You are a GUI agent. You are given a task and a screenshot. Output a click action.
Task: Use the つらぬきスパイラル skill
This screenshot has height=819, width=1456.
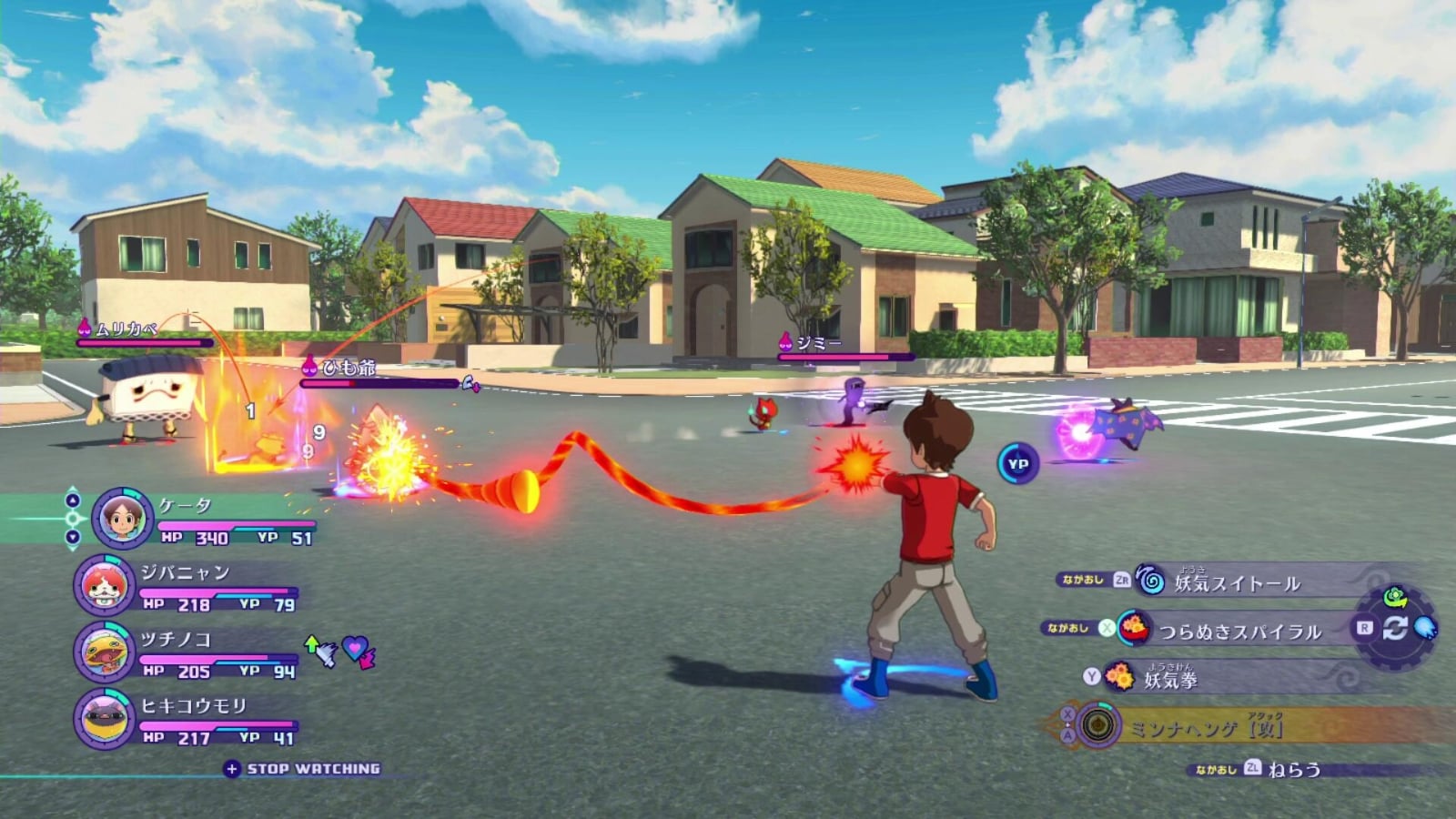click(1238, 631)
